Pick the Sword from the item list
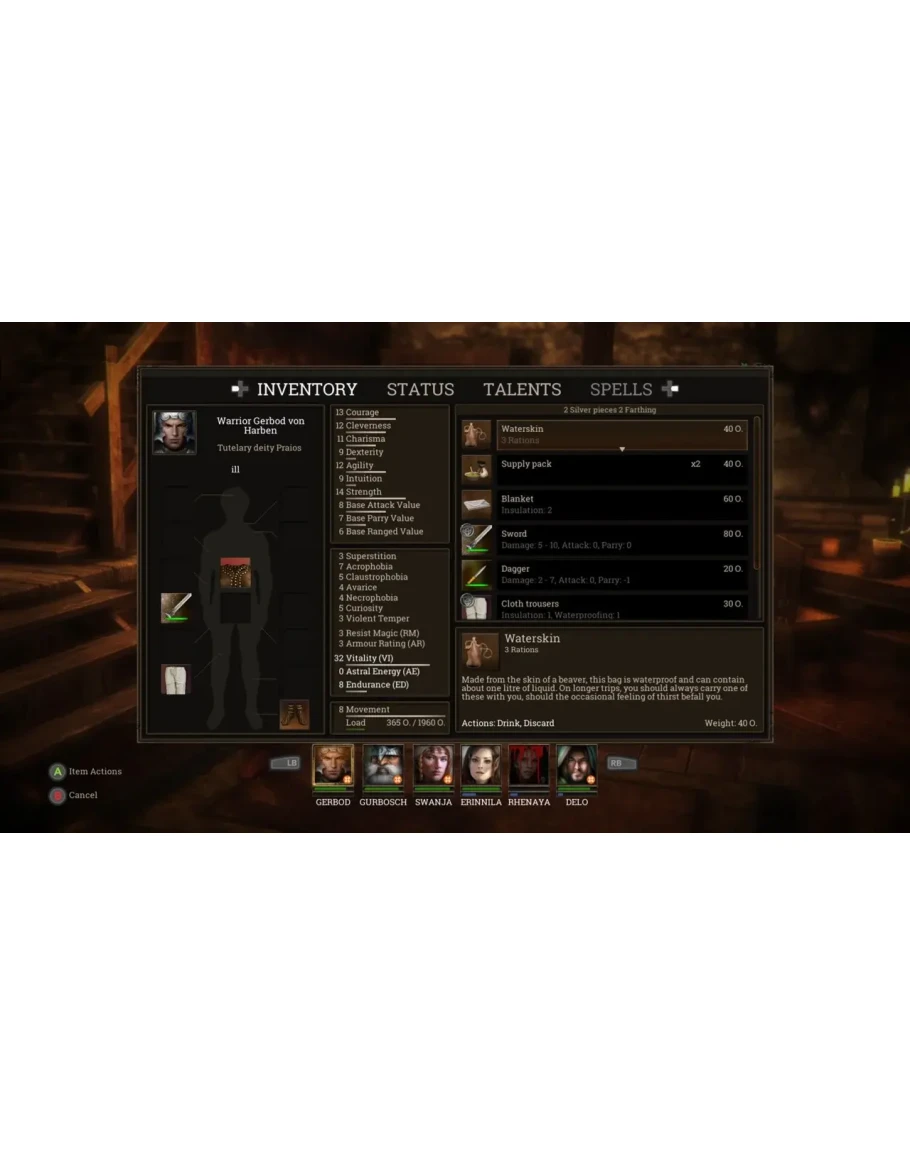910x1155 pixels. click(620, 539)
